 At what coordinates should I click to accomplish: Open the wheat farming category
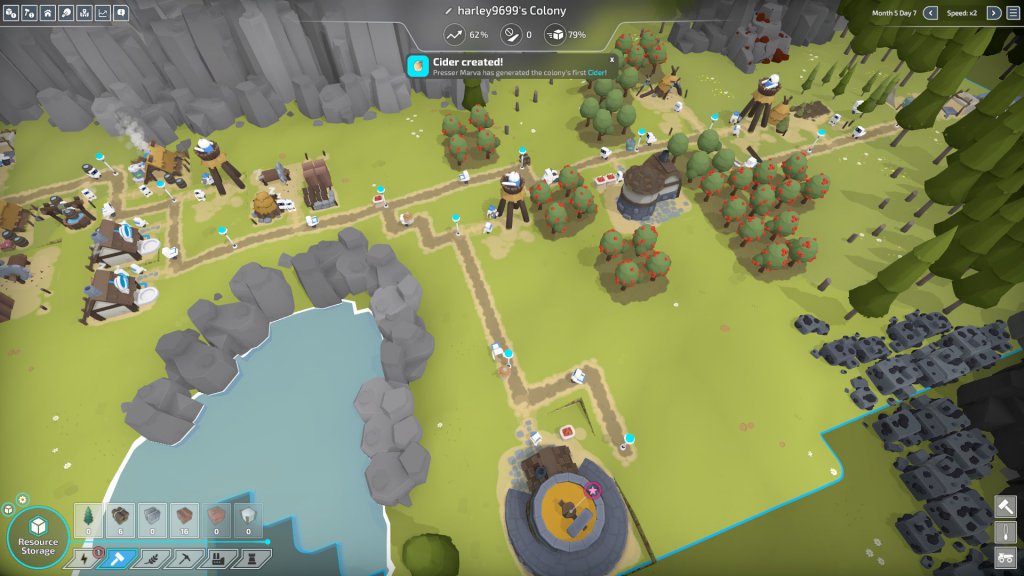tap(150, 559)
